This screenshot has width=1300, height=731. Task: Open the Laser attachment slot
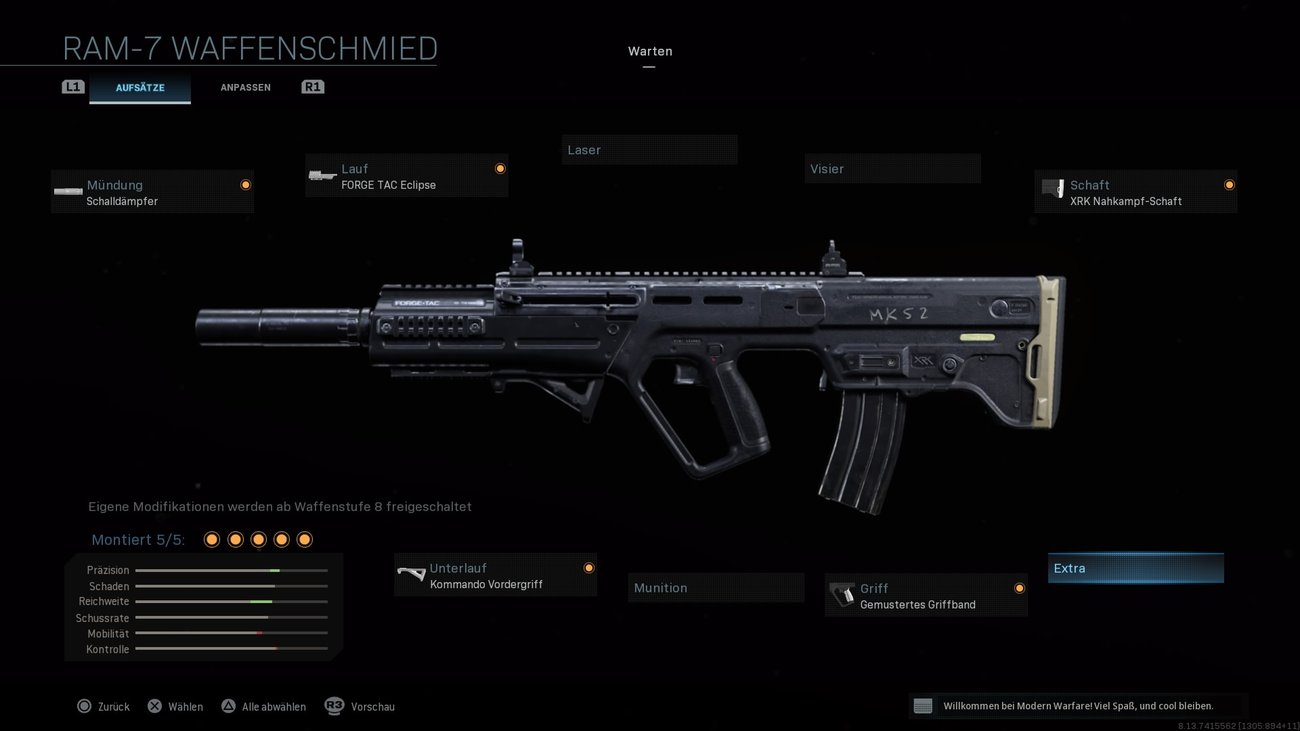[649, 149]
